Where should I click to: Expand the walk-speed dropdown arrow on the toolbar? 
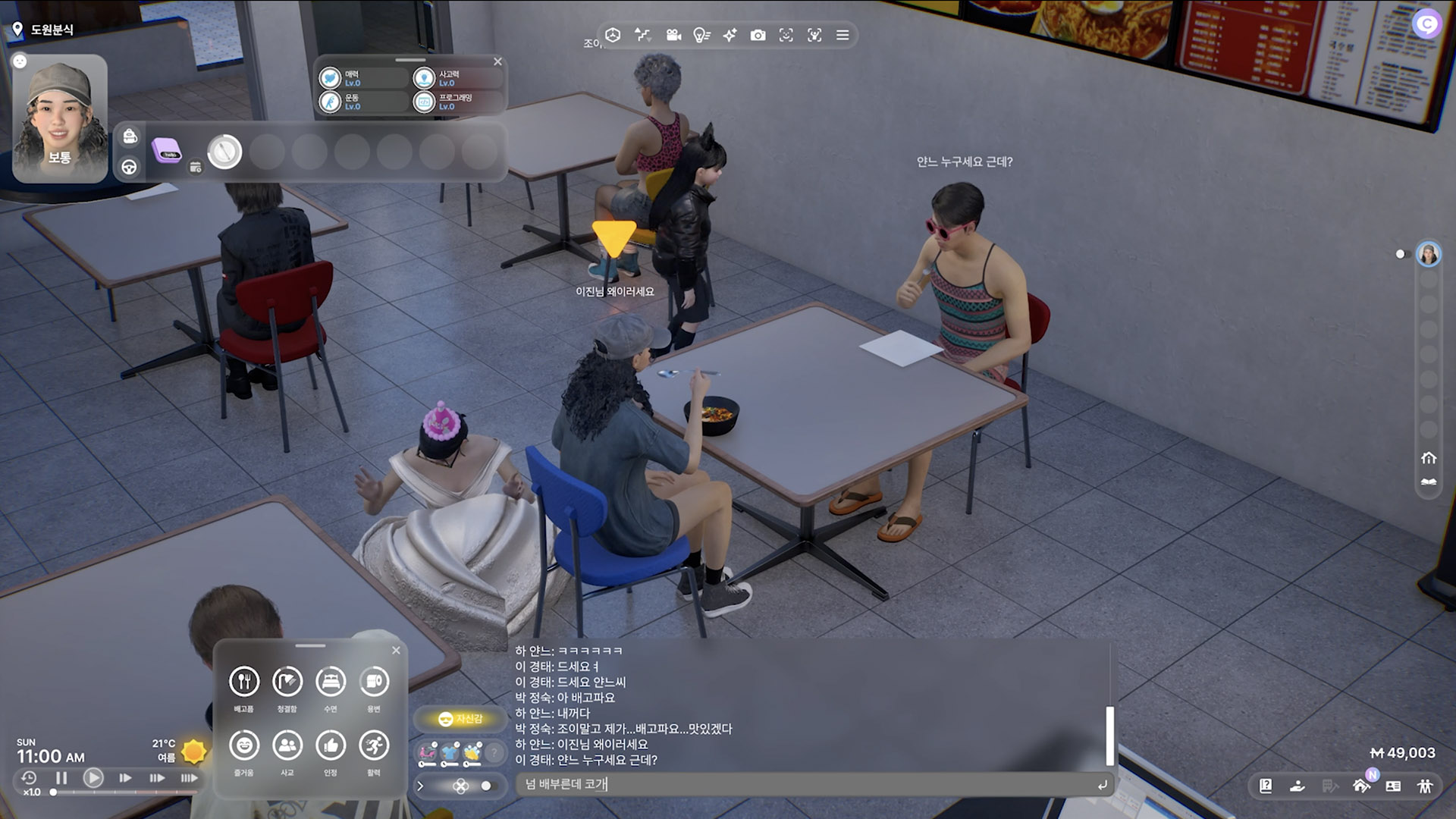651,41
